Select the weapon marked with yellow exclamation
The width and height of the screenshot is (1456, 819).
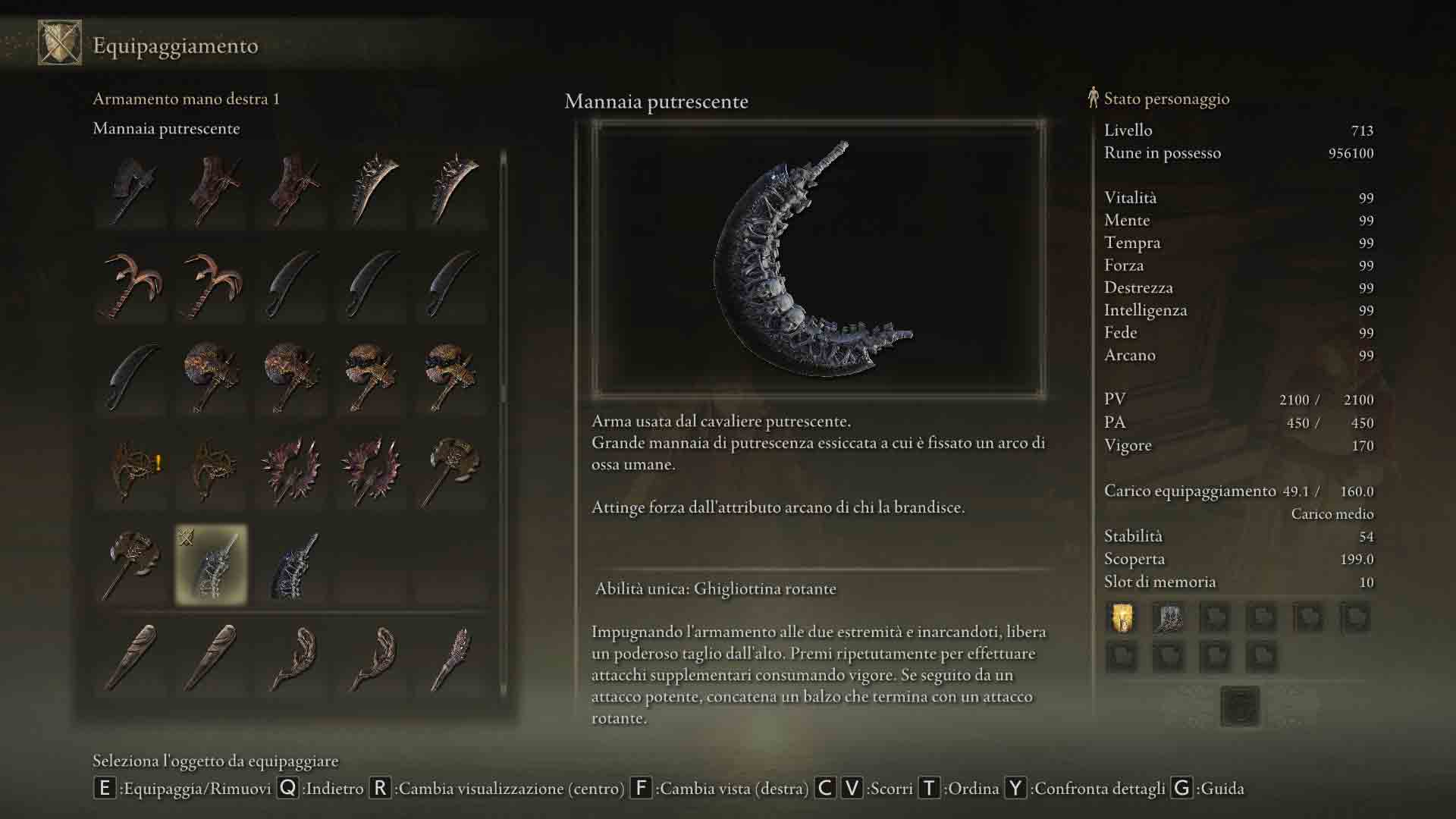(x=132, y=470)
